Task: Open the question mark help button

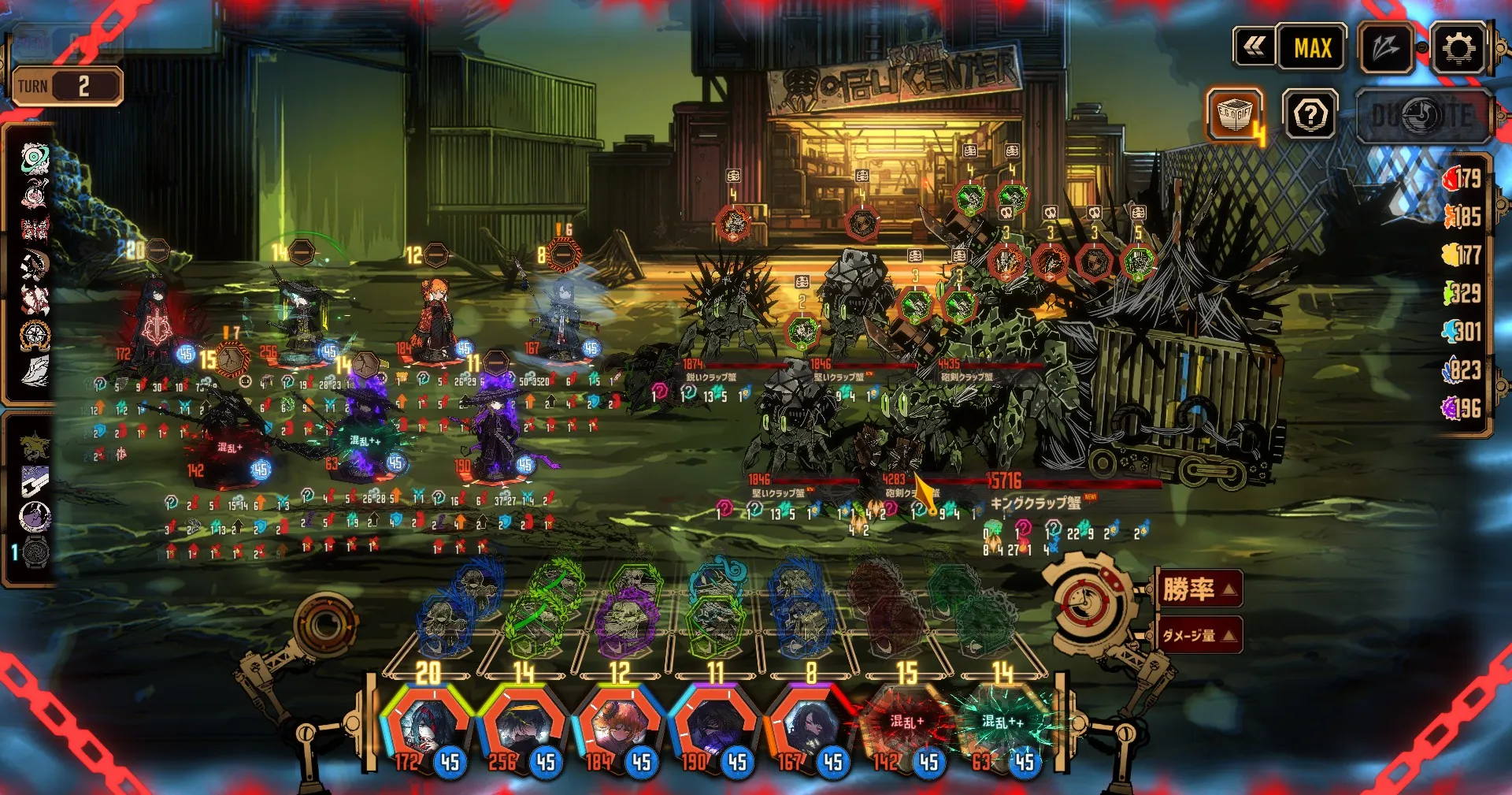Action: click(1310, 116)
